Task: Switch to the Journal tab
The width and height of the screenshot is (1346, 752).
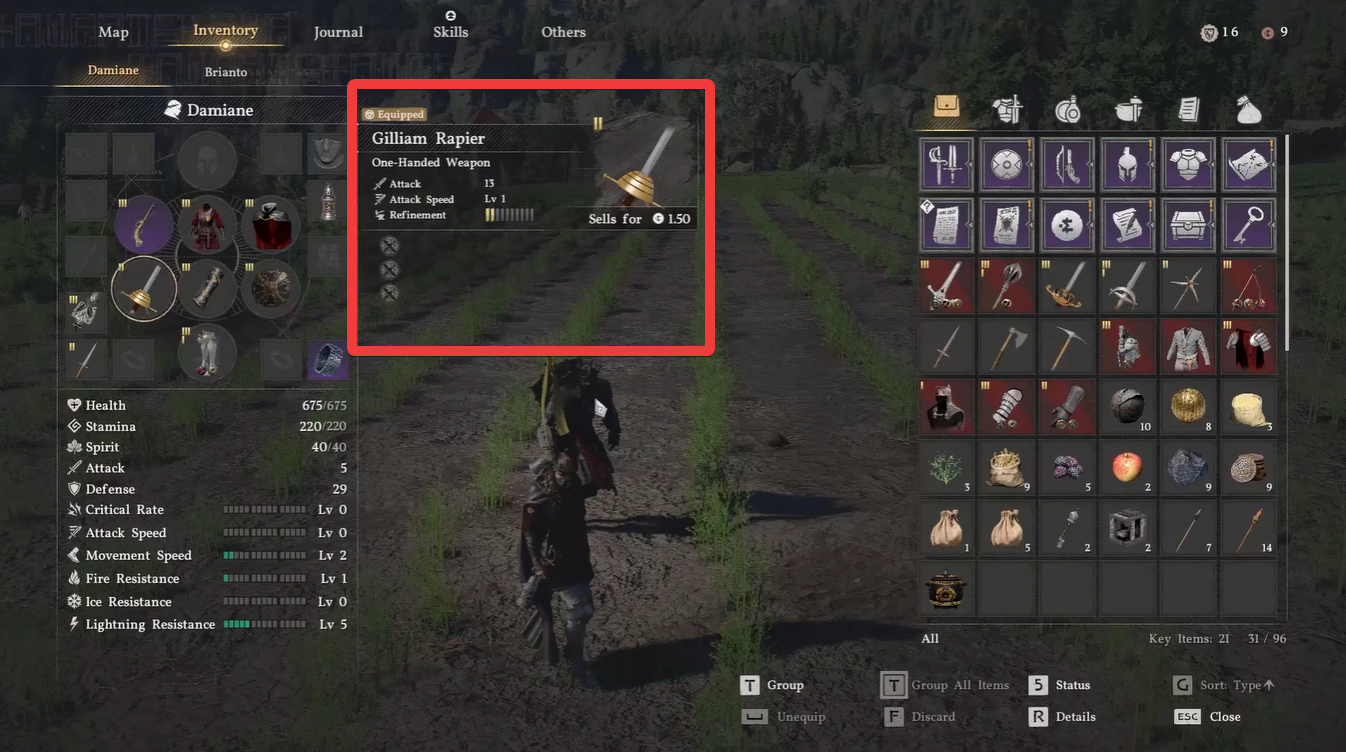Action: (338, 32)
